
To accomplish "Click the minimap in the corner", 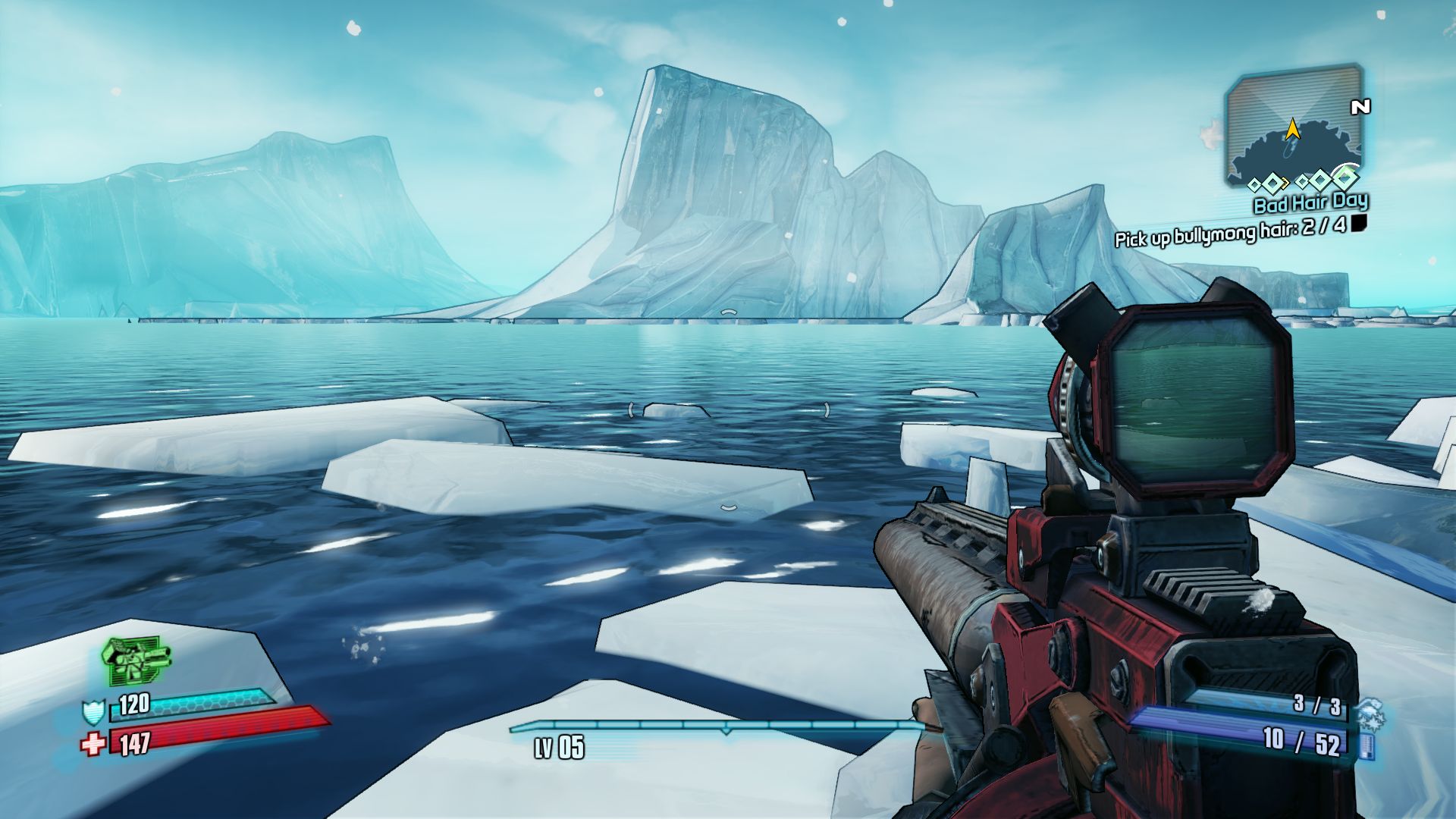I will click(x=1293, y=125).
